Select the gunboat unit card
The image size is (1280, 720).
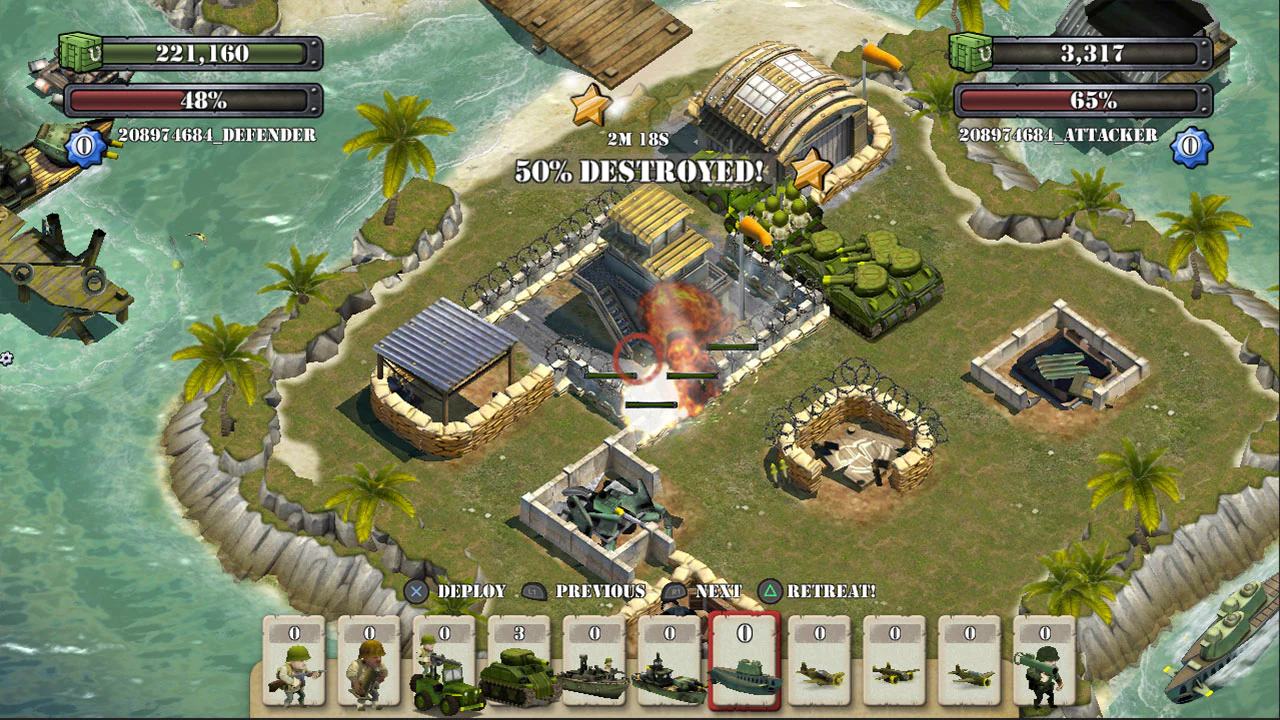tap(671, 670)
